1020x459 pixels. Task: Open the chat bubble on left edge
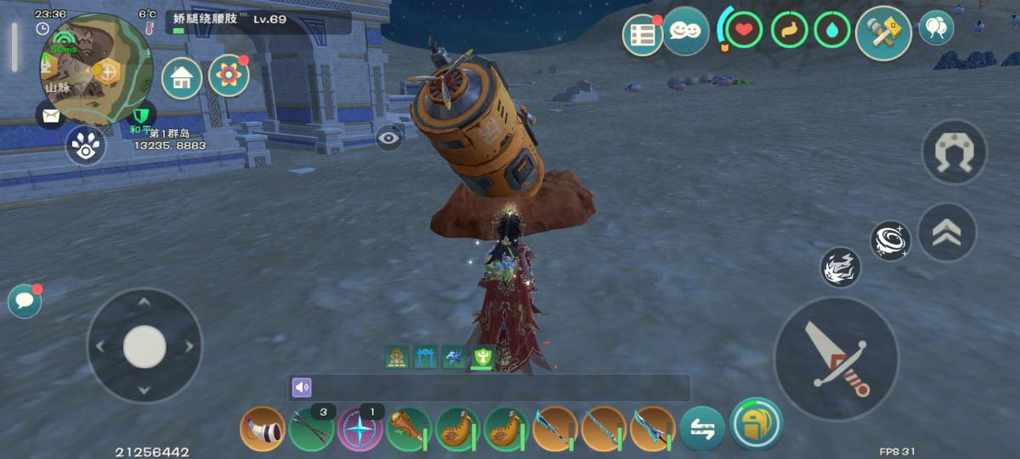coord(24,301)
